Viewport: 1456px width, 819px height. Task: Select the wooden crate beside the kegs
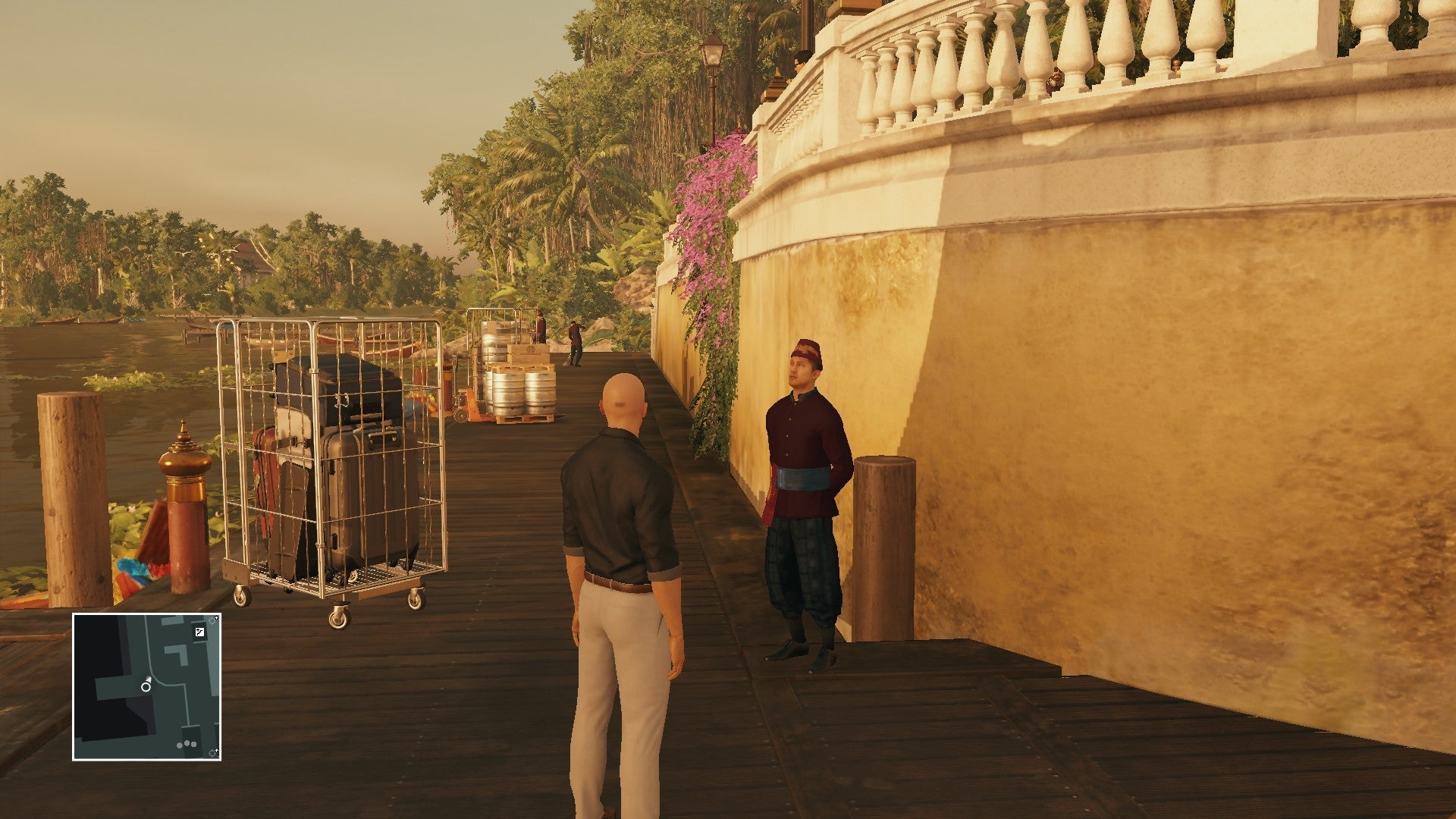click(529, 353)
